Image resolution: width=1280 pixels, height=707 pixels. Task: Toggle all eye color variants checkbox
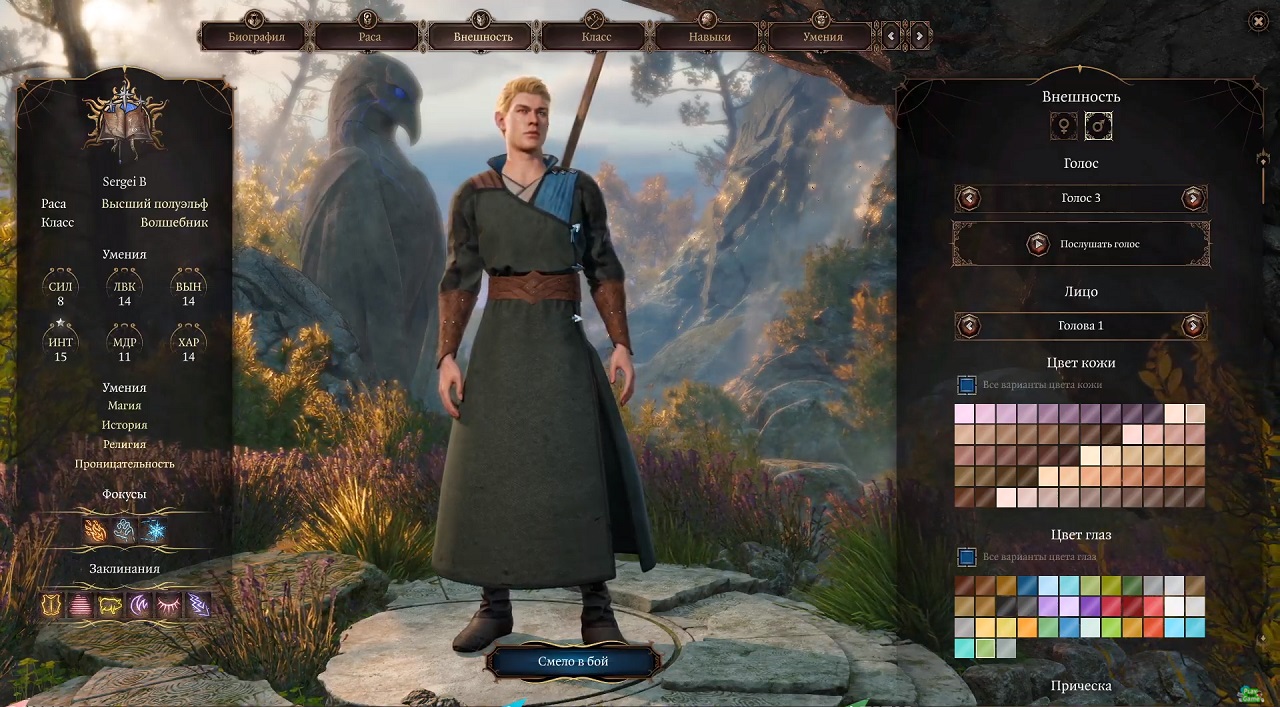tap(967, 557)
